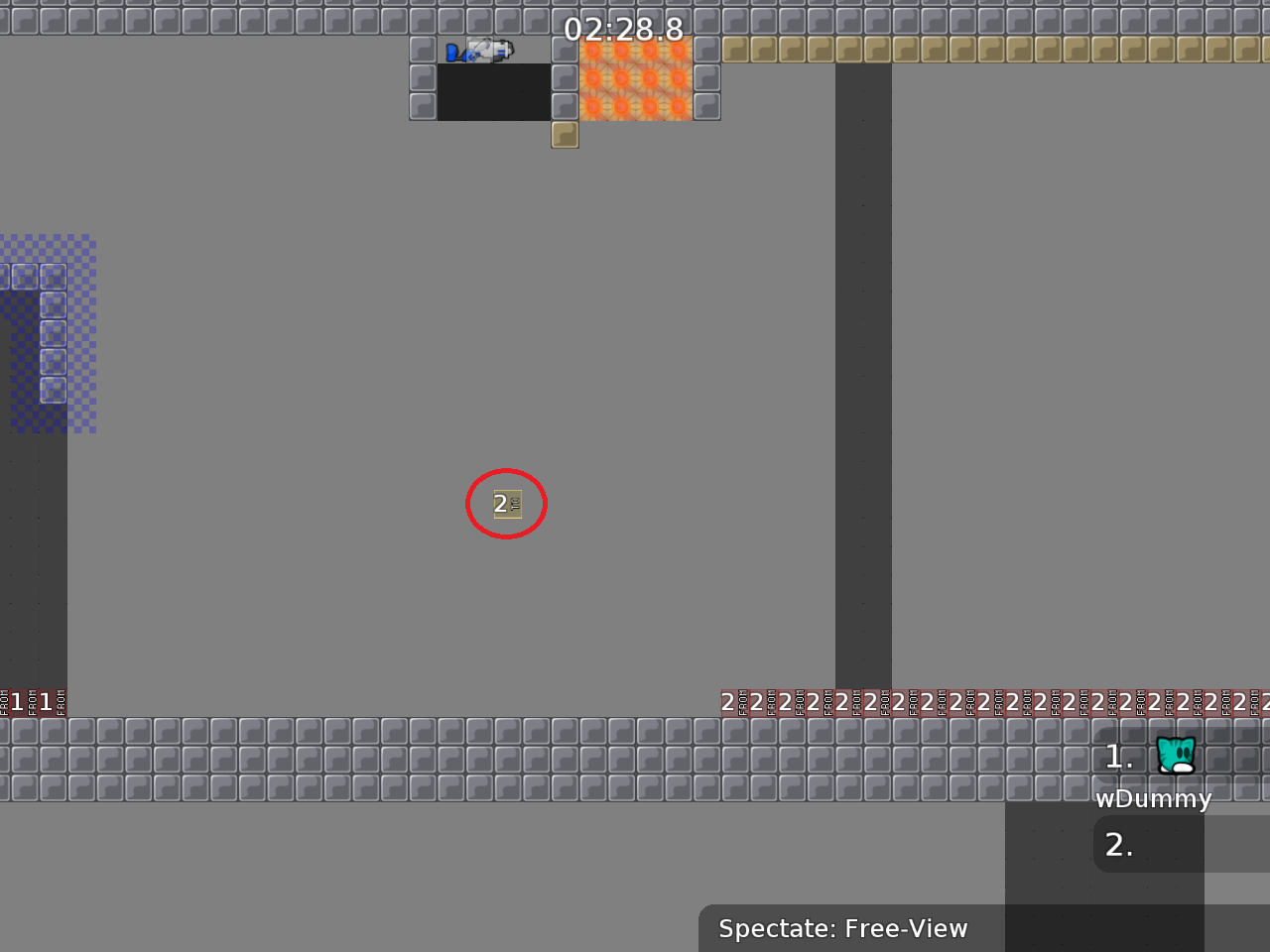Click the rank 1. label on the scoreboard
The width and height of the screenshot is (1270, 952).
pyautogui.click(x=1118, y=756)
